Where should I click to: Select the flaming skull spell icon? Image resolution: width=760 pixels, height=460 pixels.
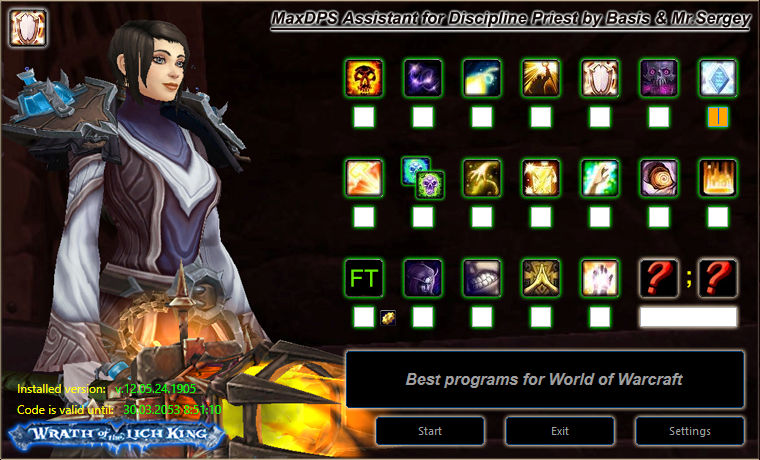coord(363,78)
